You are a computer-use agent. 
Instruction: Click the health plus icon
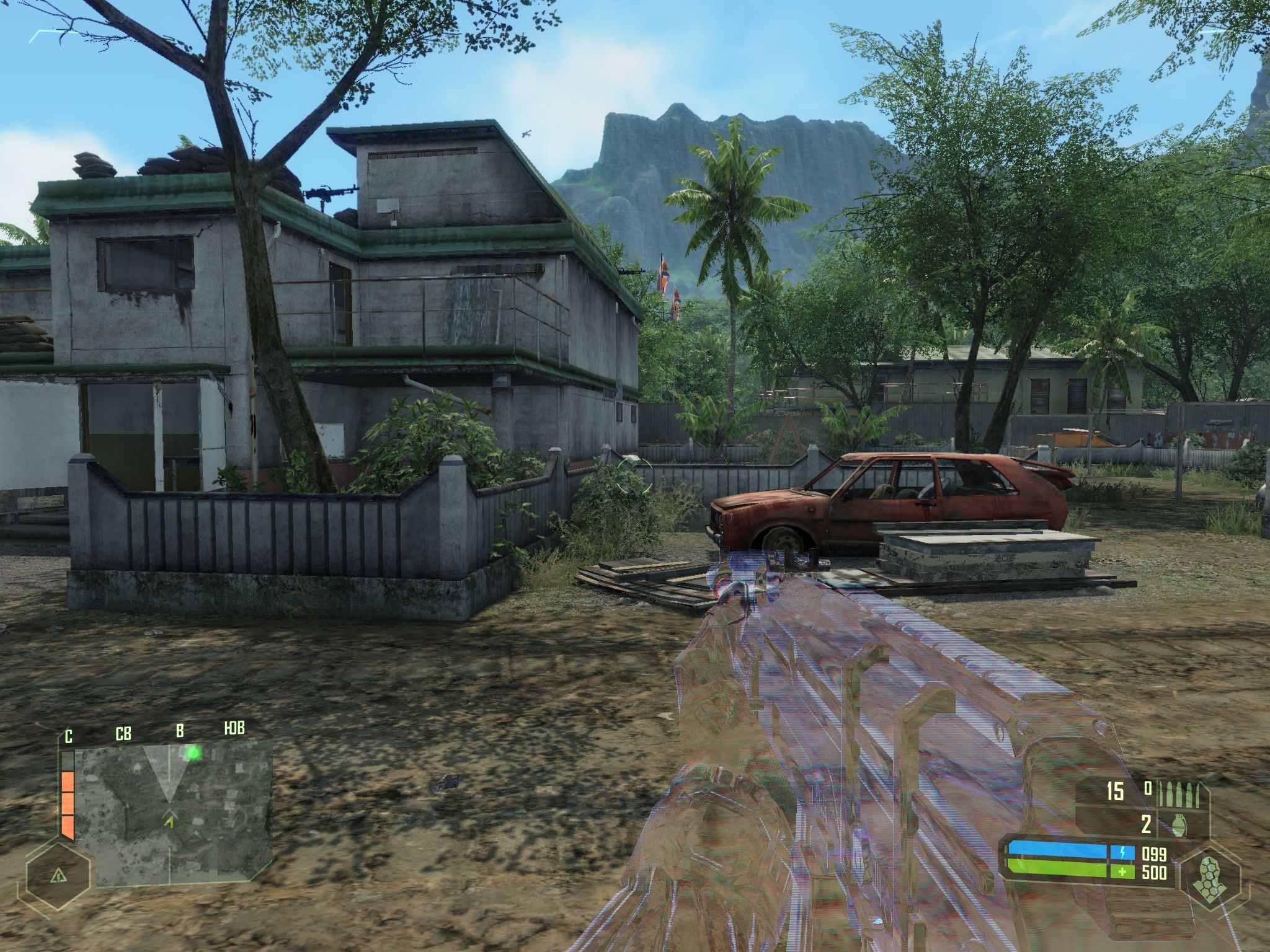(1122, 871)
